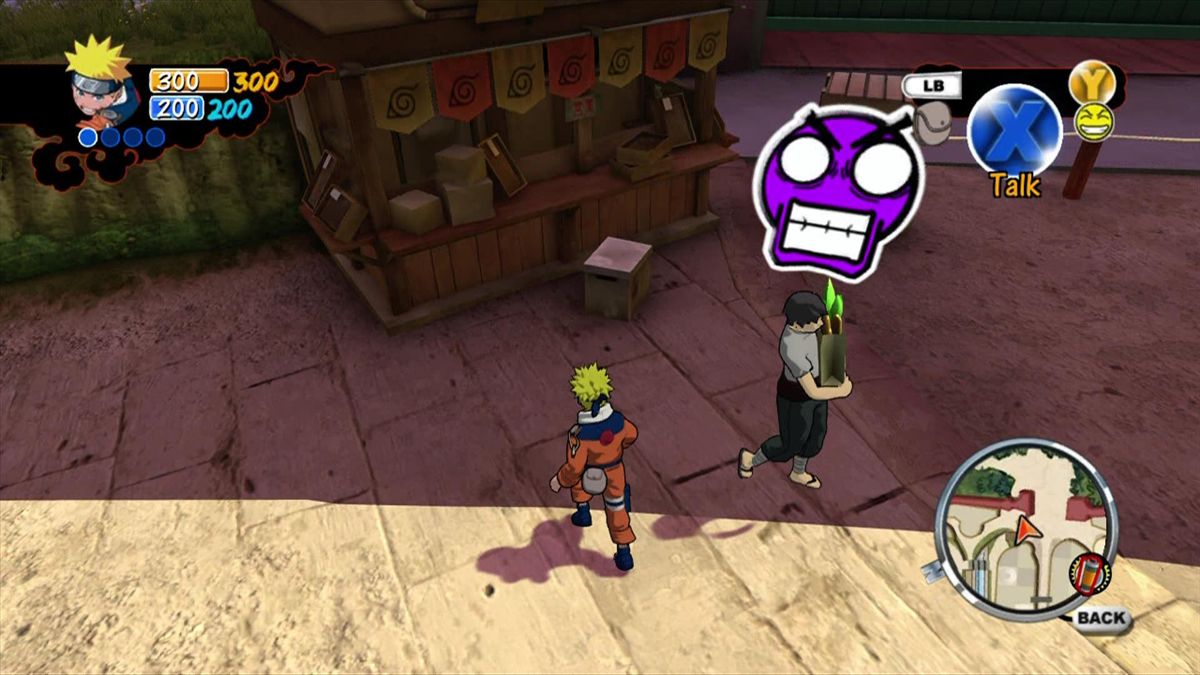Choose the yellow laughing face icon
Image resolution: width=1200 pixels, height=675 pixels.
click(1093, 122)
